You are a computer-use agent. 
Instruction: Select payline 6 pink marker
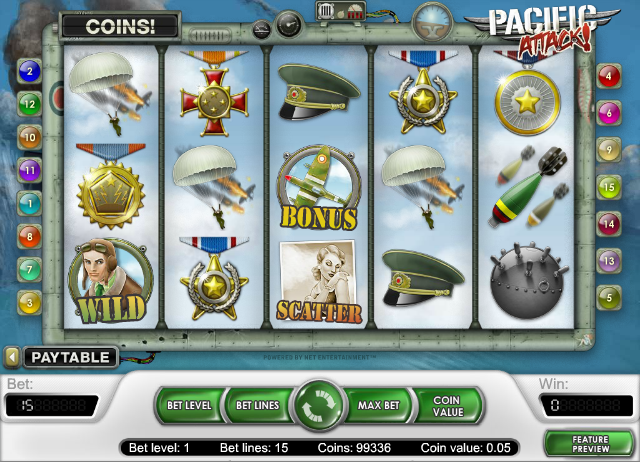[607, 114]
